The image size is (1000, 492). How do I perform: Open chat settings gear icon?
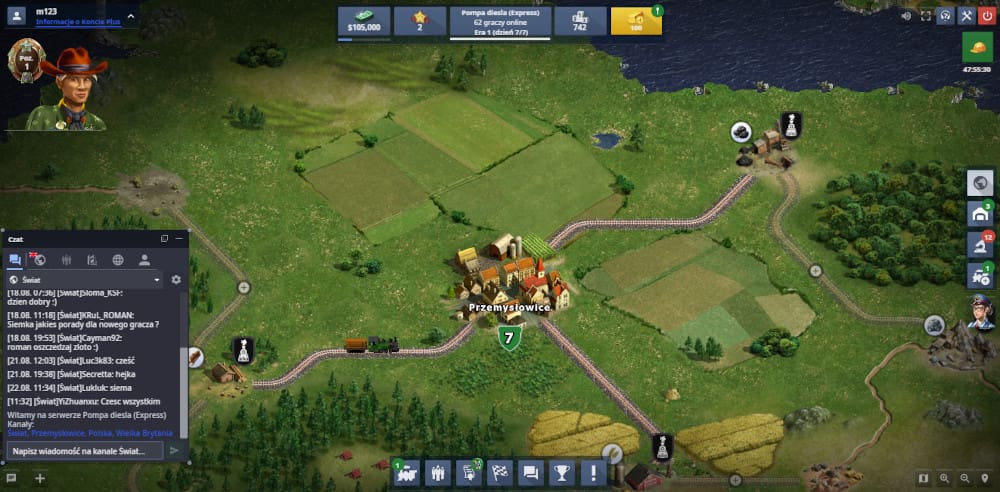click(x=176, y=280)
